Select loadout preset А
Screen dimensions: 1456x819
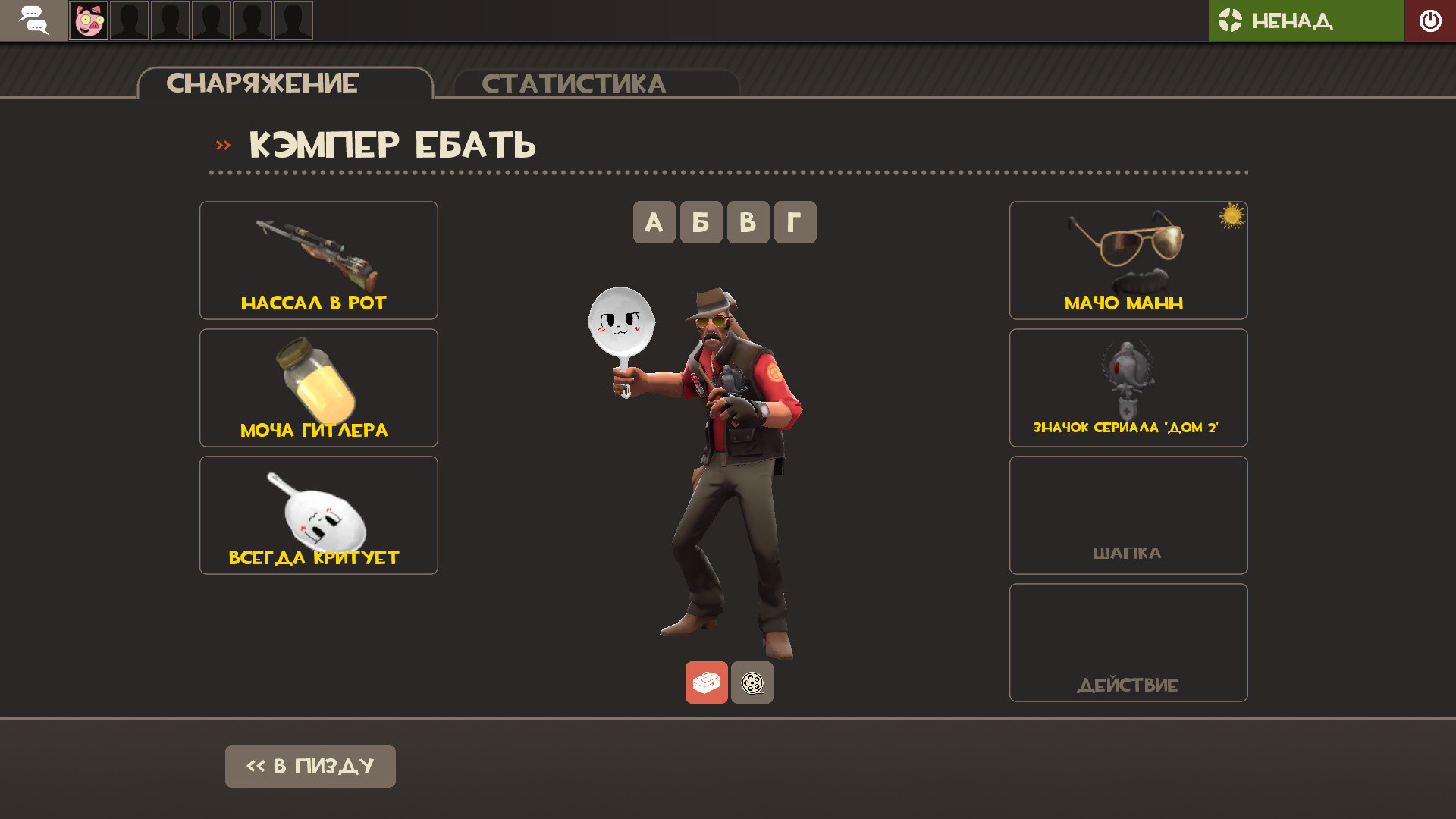pyautogui.click(x=654, y=221)
